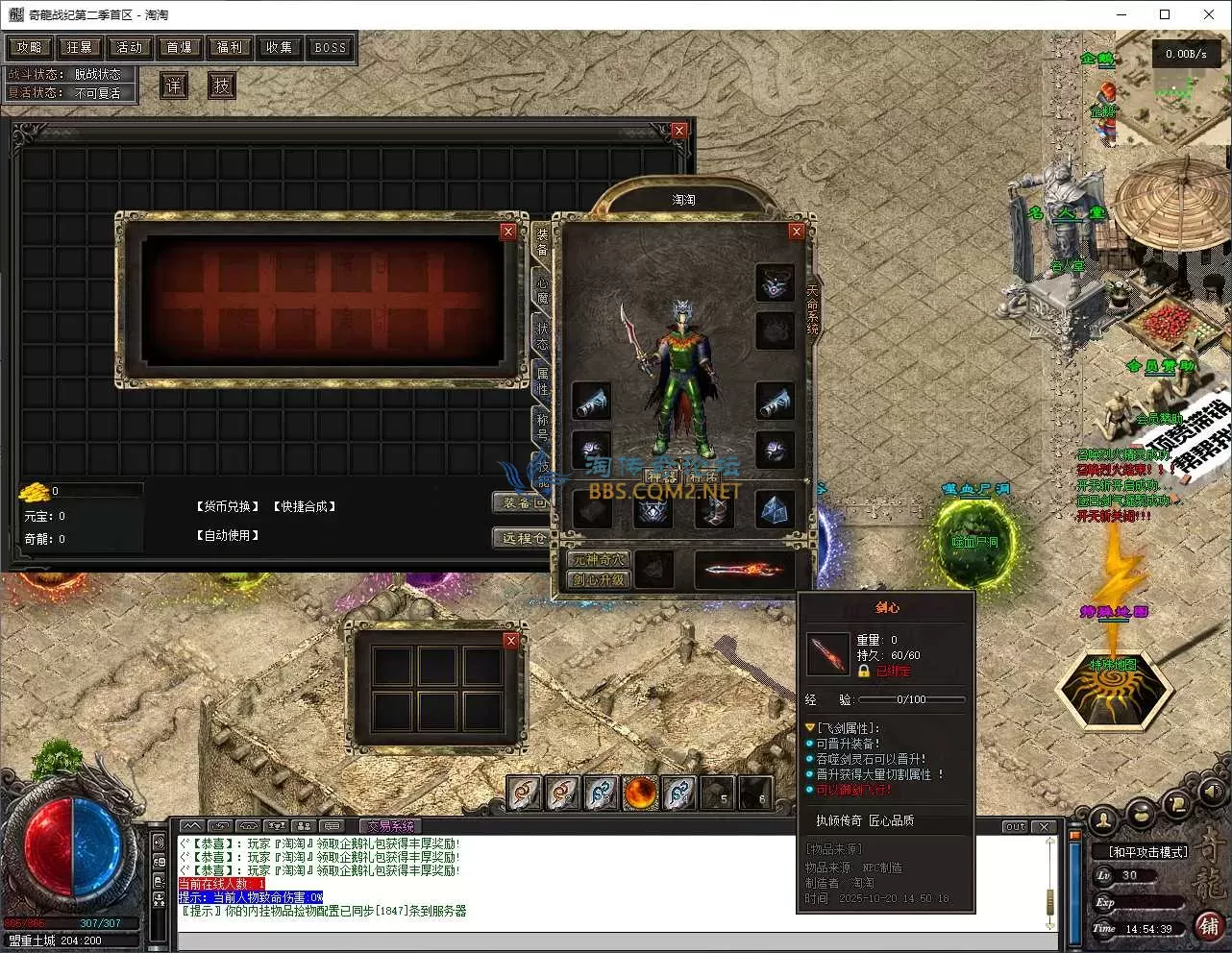Switch to the 属性 attributes tab
The height and width of the screenshot is (953, 1232).
542,380
